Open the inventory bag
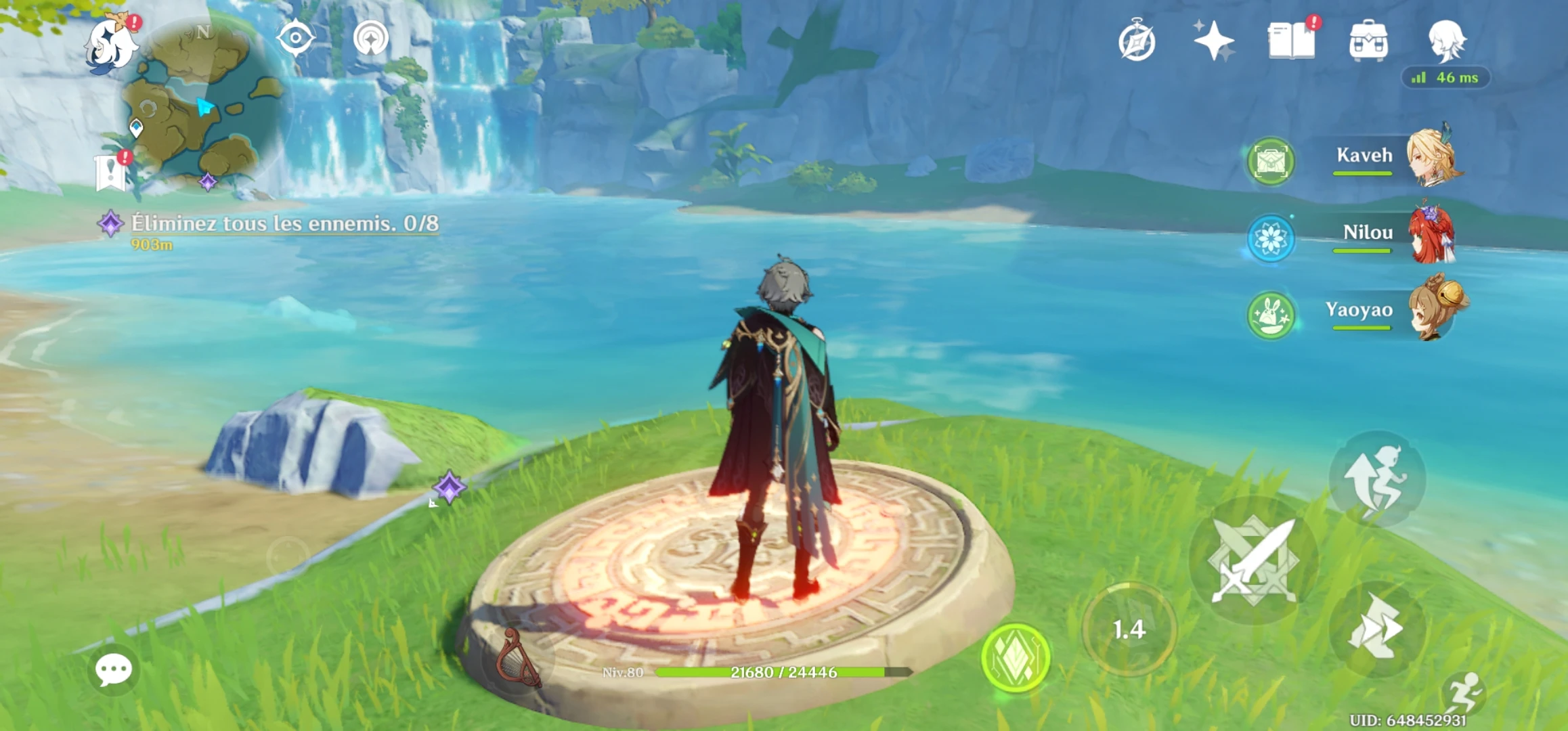Screen dimensions: 1568x731 [x=1368, y=42]
